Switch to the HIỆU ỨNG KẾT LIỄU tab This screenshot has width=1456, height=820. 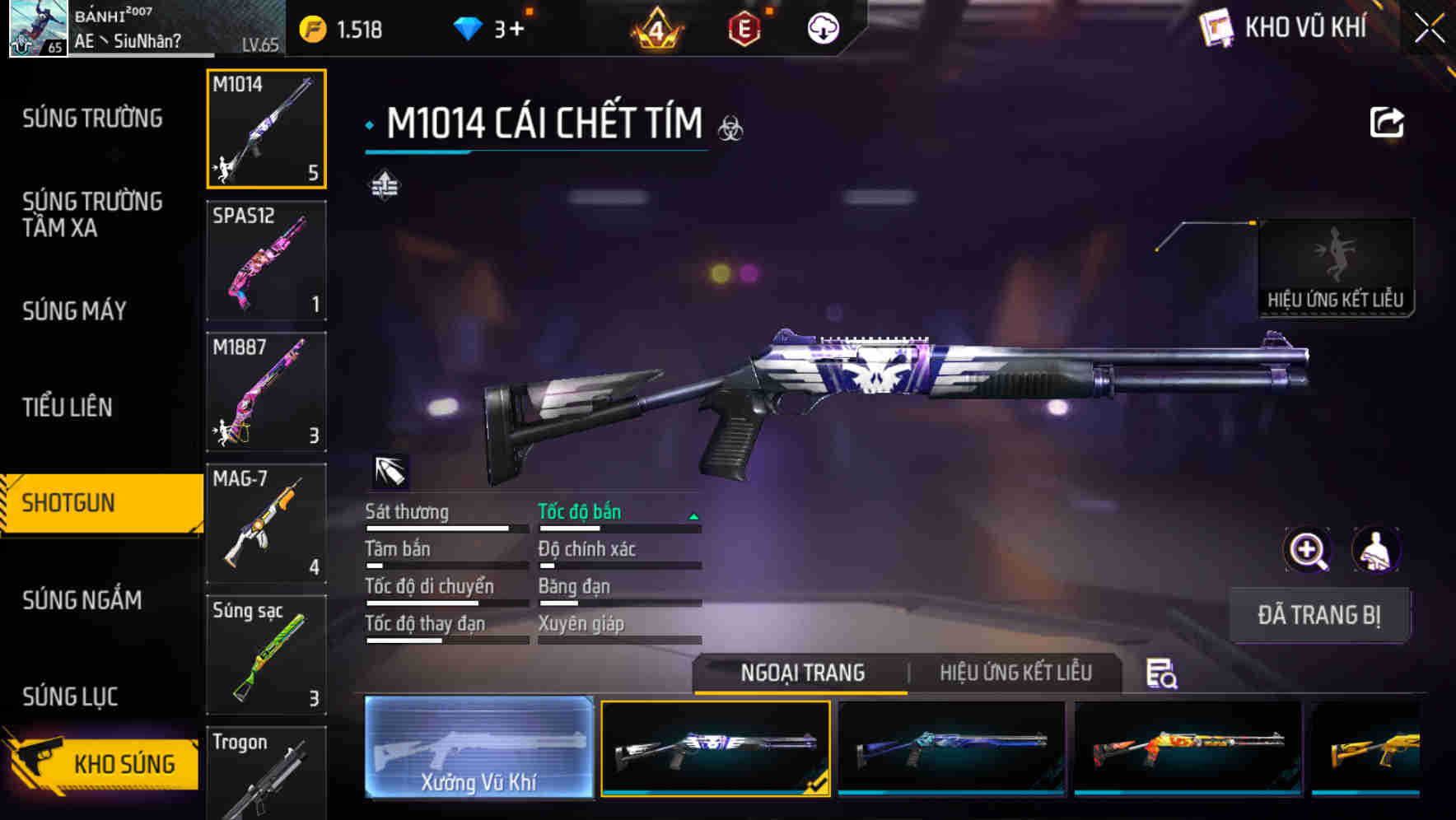point(1015,673)
